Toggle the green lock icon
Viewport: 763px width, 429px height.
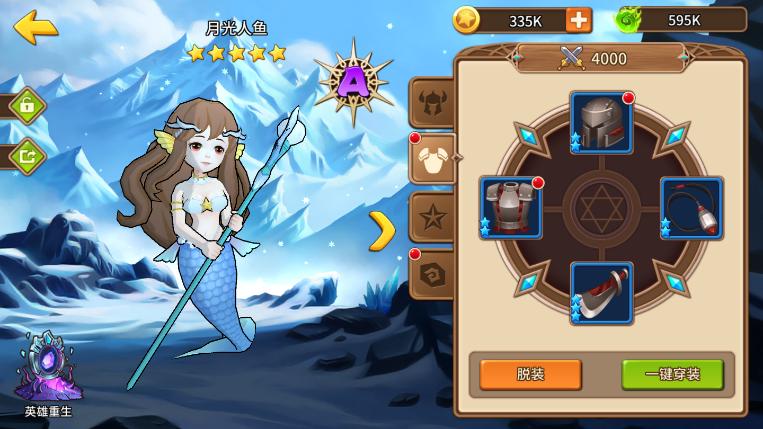(x=27, y=106)
